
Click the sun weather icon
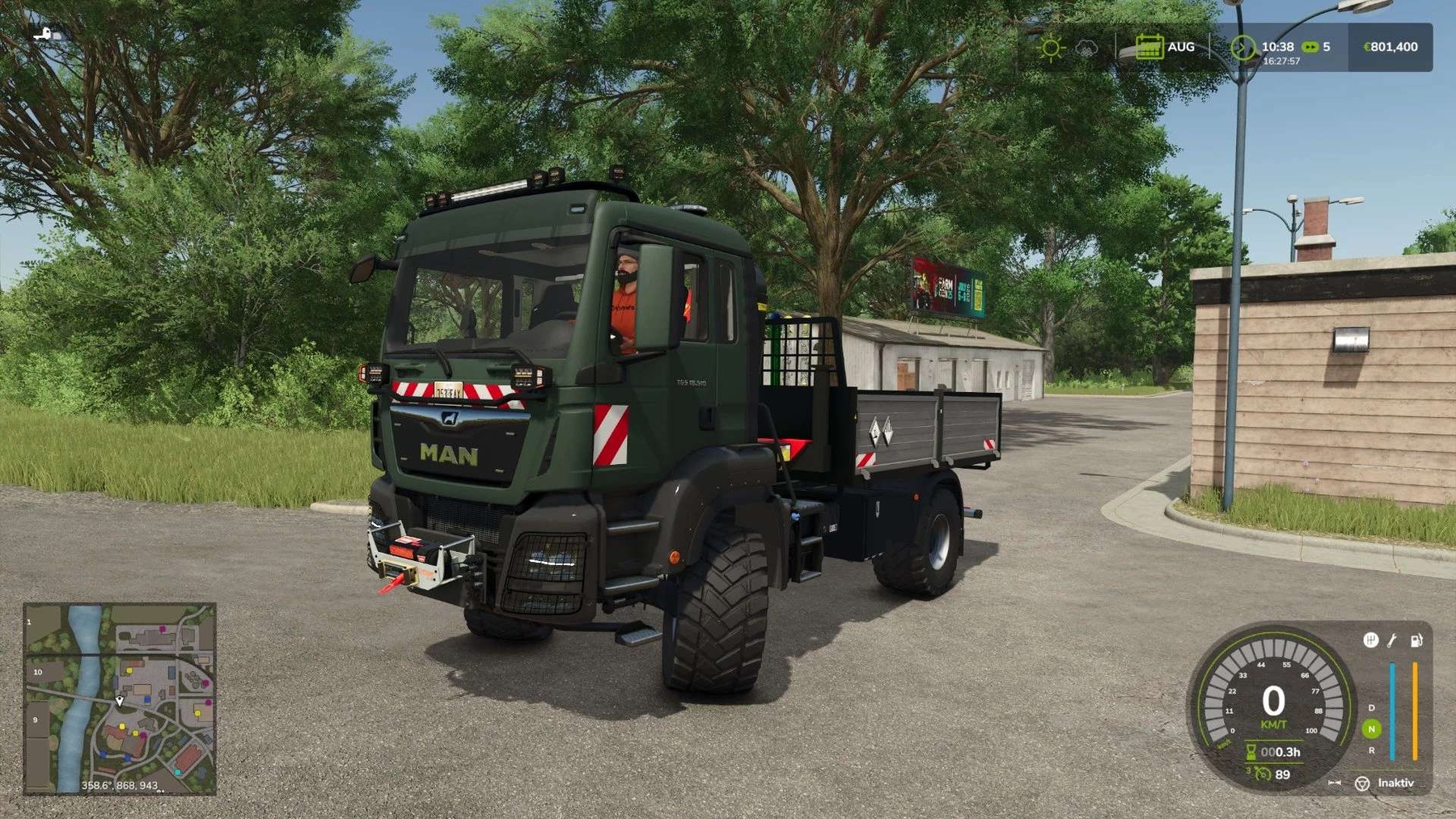pos(1051,47)
